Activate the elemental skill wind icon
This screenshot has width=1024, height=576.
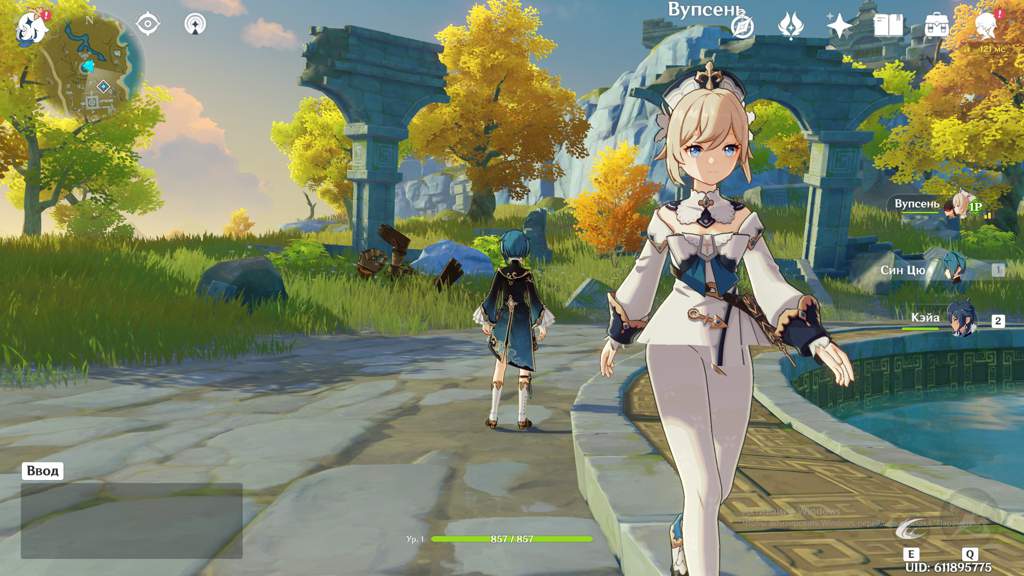911,528
